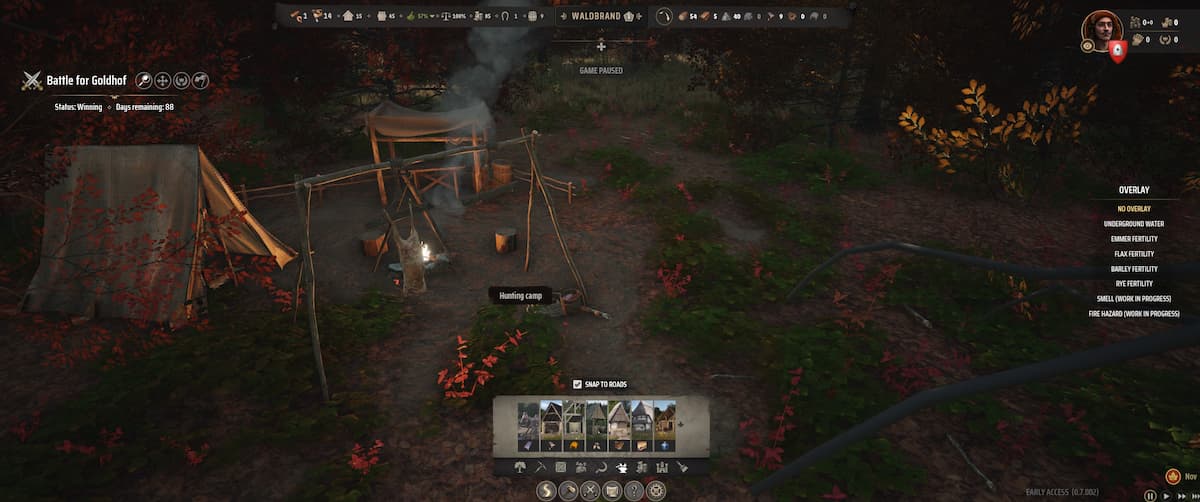This screenshot has height=502, width=1200.
Task: Click the pause button near the calendar
Action: (x=1150, y=495)
